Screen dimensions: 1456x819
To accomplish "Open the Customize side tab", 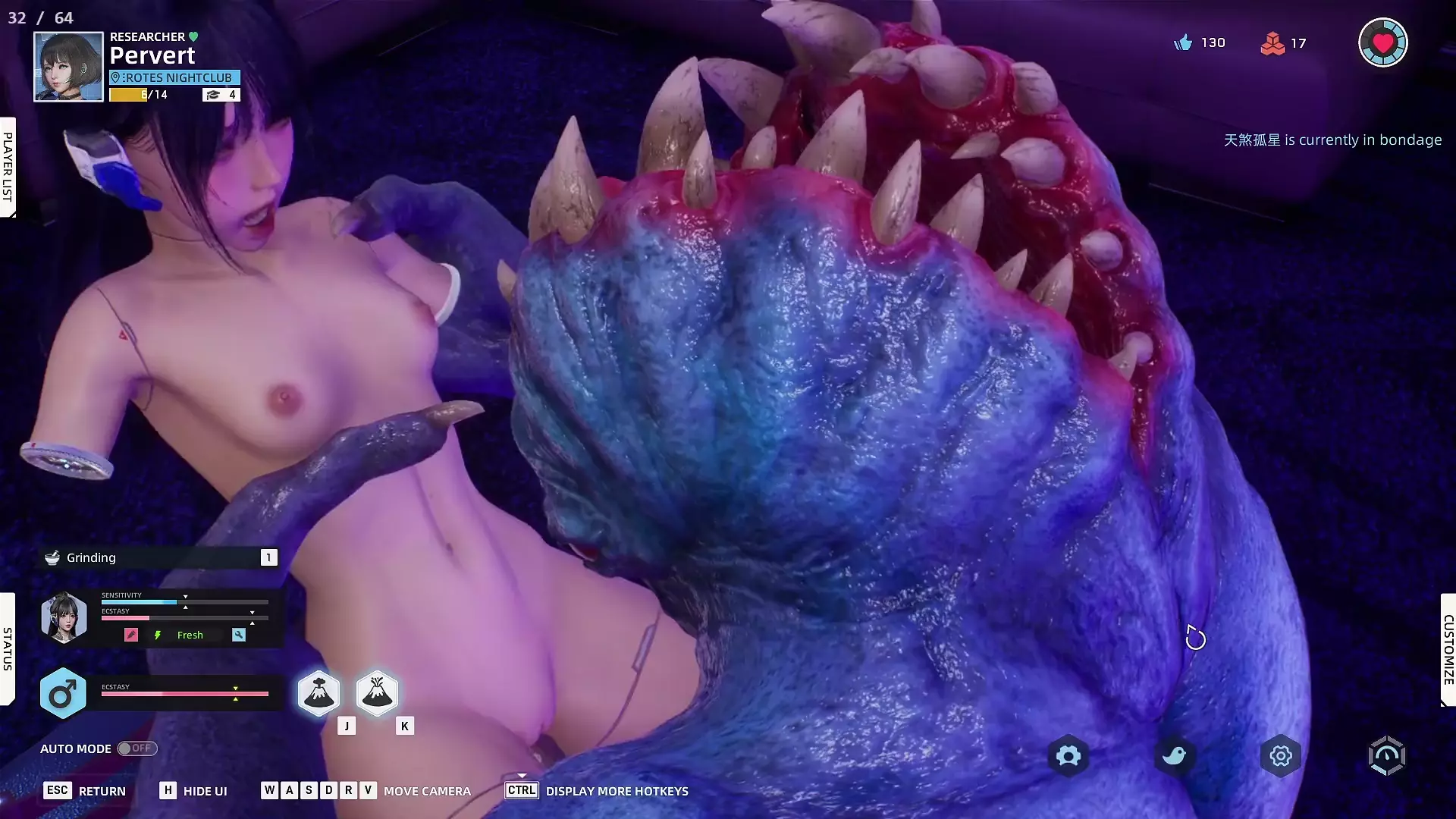I will (x=1448, y=650).
